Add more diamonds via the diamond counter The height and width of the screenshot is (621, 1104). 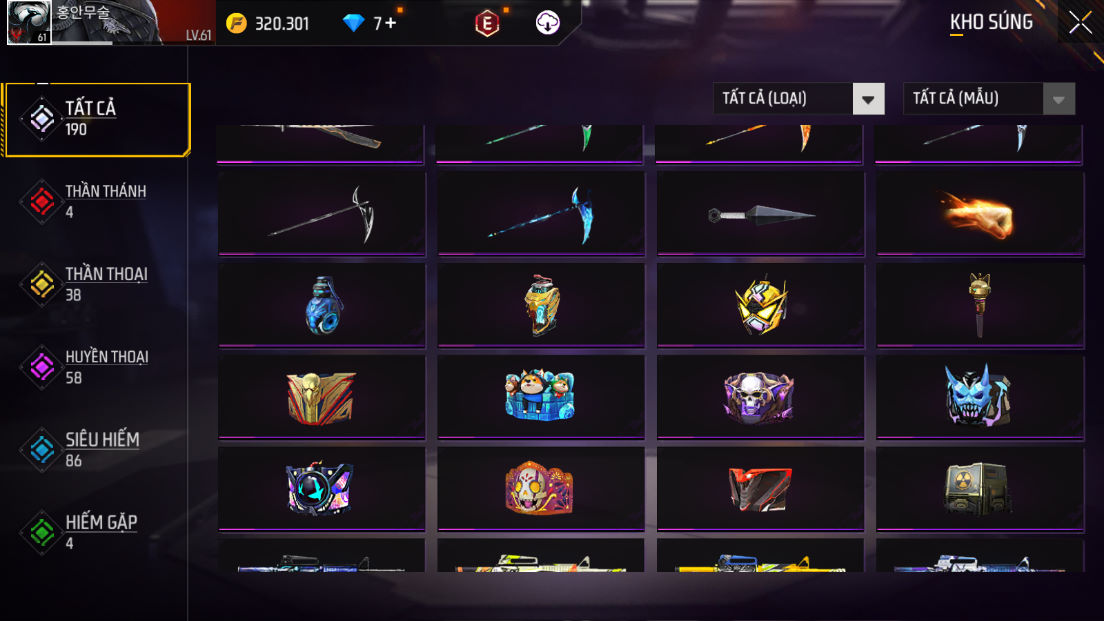pyautogui.click(x=390, y=23)
